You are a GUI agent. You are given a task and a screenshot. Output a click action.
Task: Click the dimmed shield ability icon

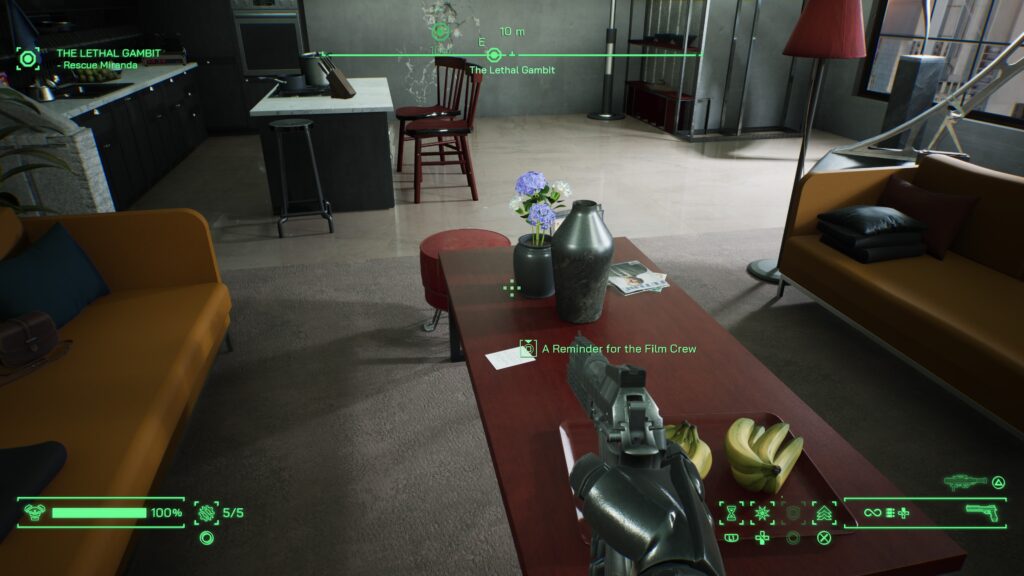tap(793, 513)
